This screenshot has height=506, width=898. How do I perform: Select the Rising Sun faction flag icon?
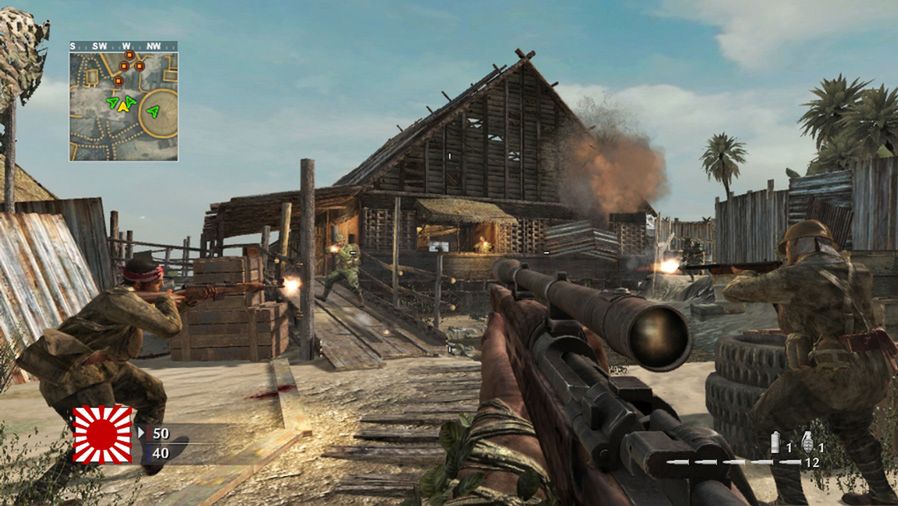pyautogui.click(x=102, y=434)
